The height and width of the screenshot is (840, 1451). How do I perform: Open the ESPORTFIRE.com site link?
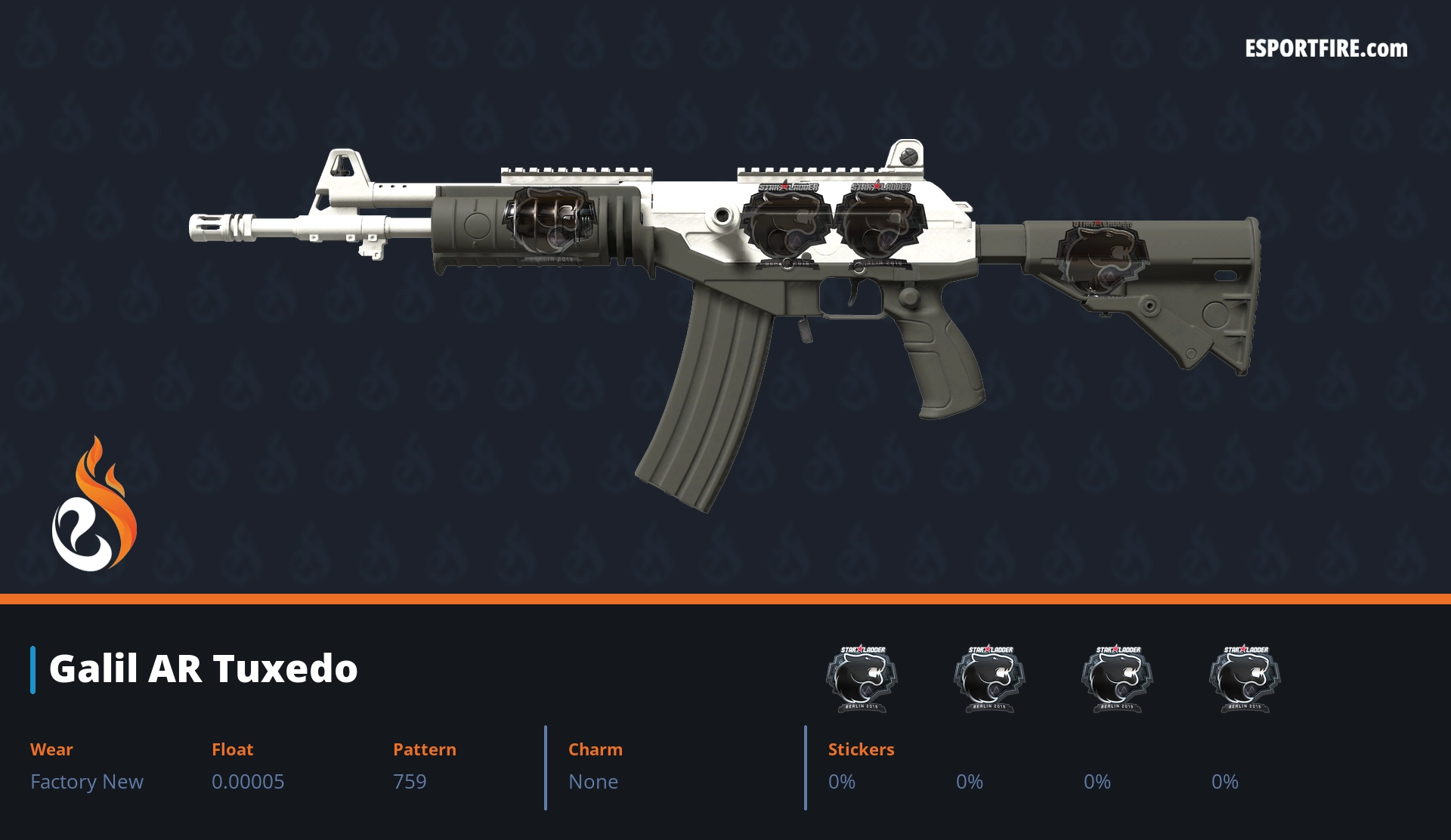click(1326, 49)
